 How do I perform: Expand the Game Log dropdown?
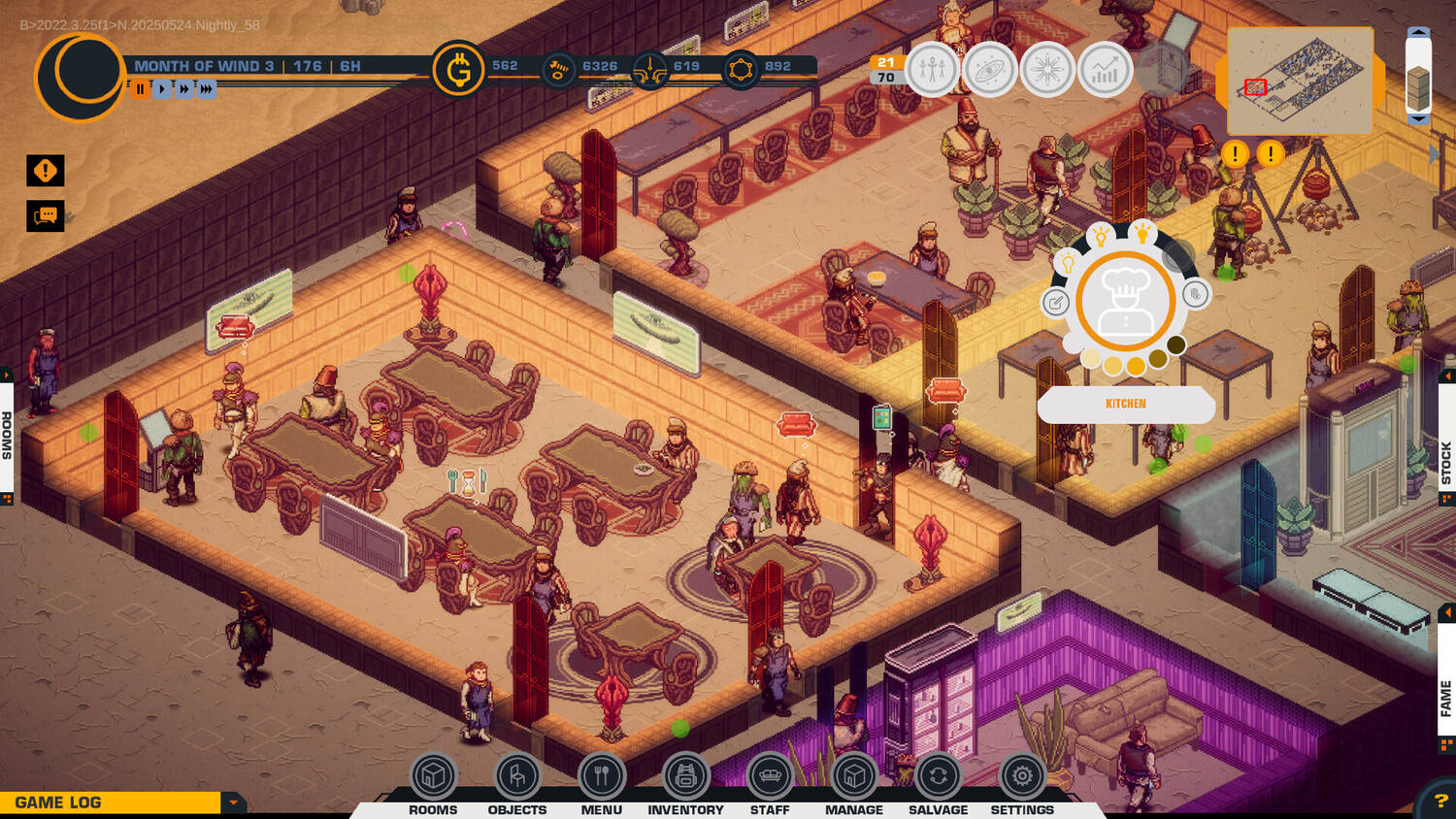click(233, 803)
